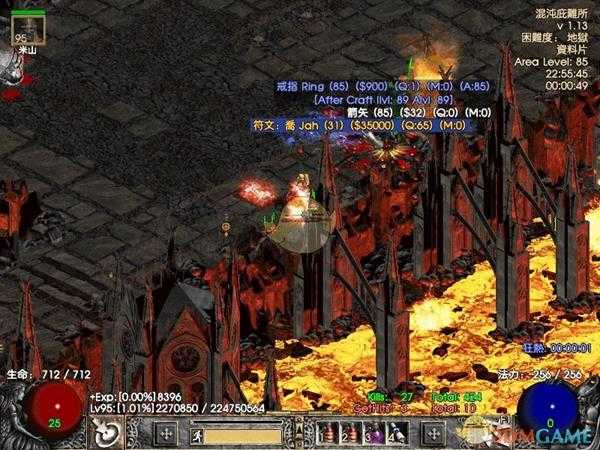The width and height of the screenshot is (600, 450).
Task: Click the cross button right of the potion belt
Action: click(x=433, y=434)
